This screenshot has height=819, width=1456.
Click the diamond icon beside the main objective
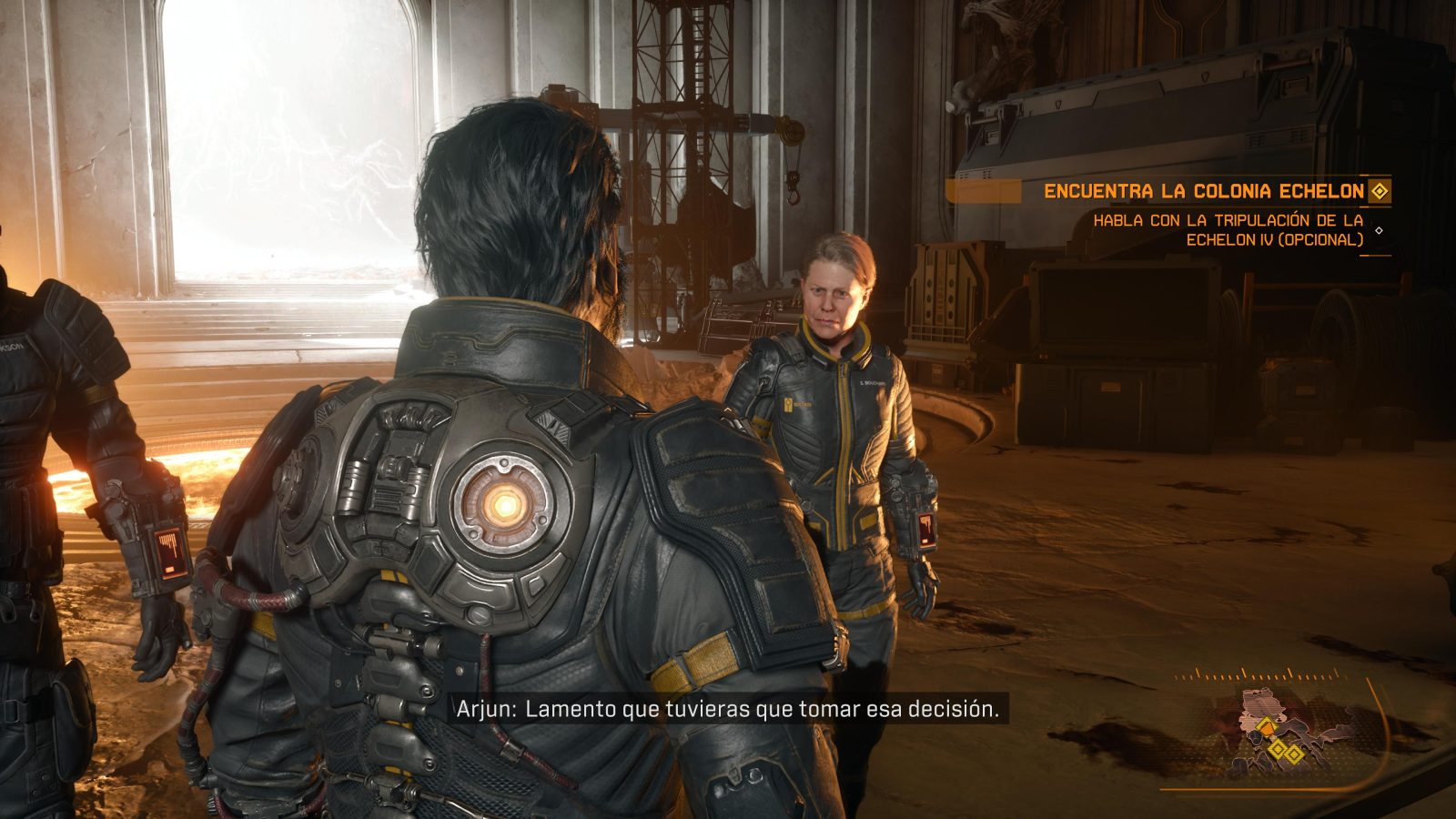(x=1380, y=191)
